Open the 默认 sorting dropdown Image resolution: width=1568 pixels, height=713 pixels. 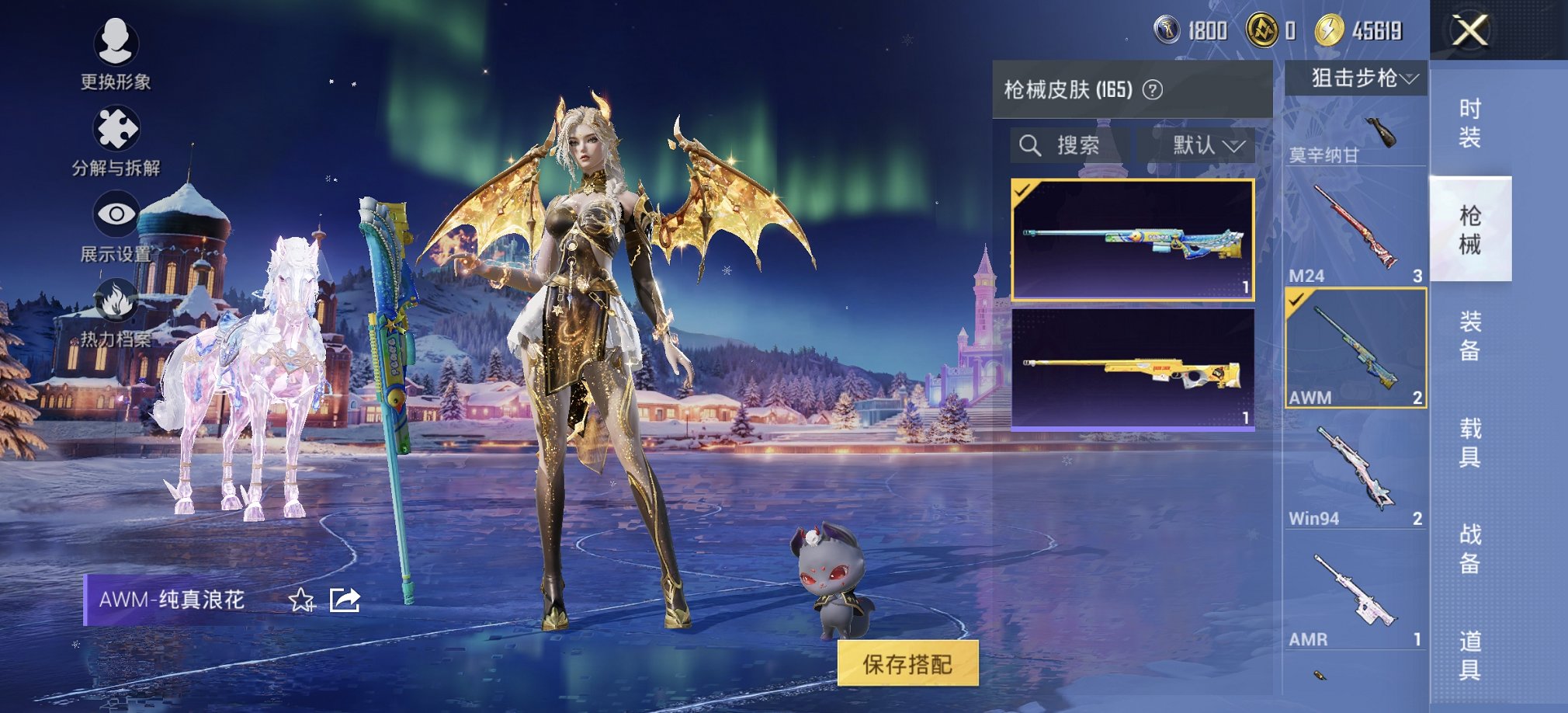(1205, 145)
